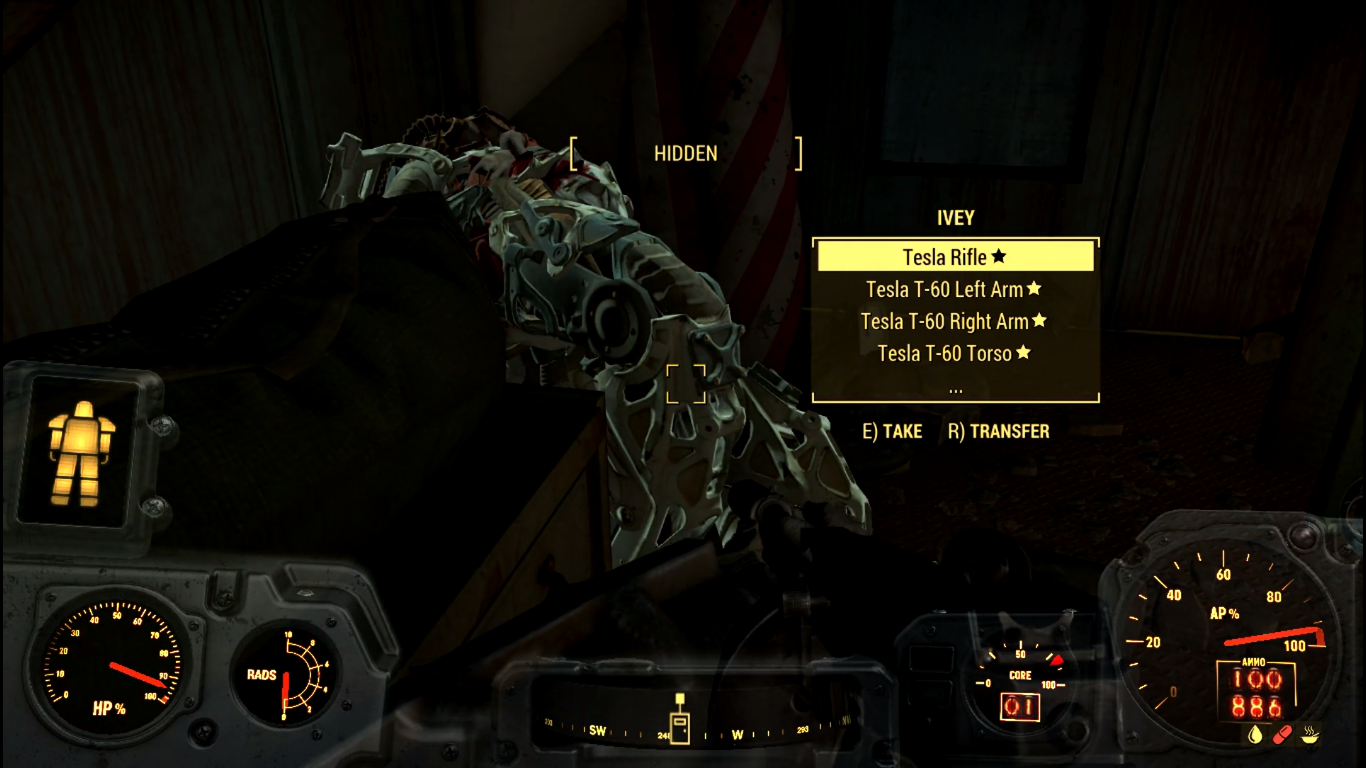Click the star beside Tesla T-60 Torso
The height and width of the screenshot is (768, 1366).
(x=1022, y=352)
